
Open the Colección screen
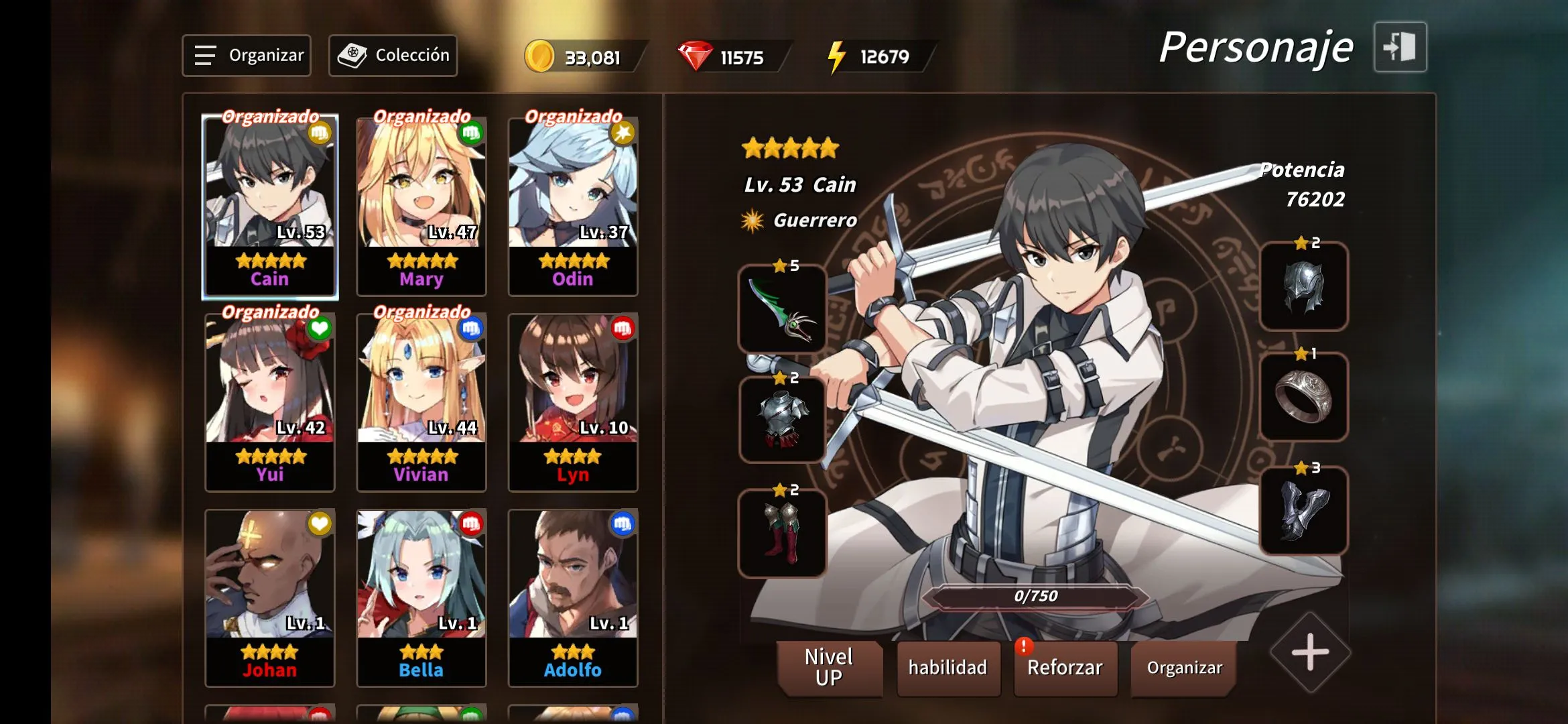(x=393, y=56)
